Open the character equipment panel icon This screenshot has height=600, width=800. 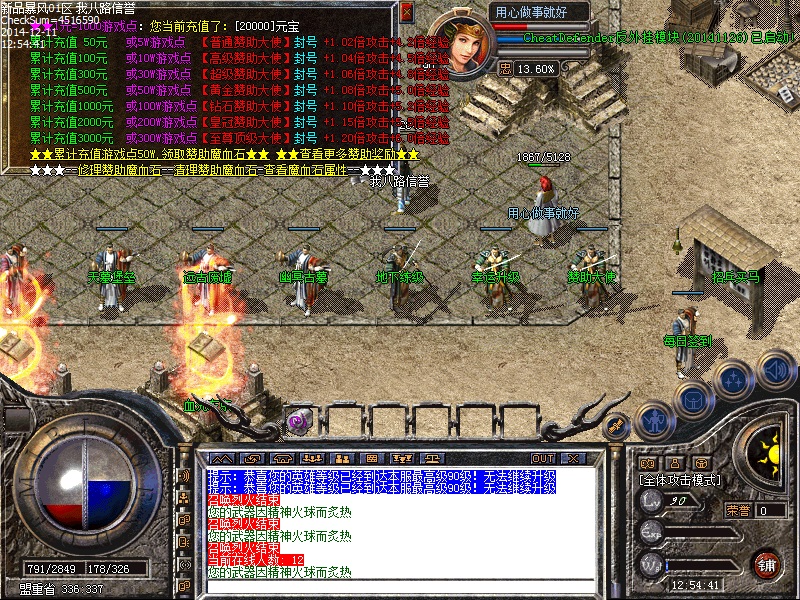point(654,420)
